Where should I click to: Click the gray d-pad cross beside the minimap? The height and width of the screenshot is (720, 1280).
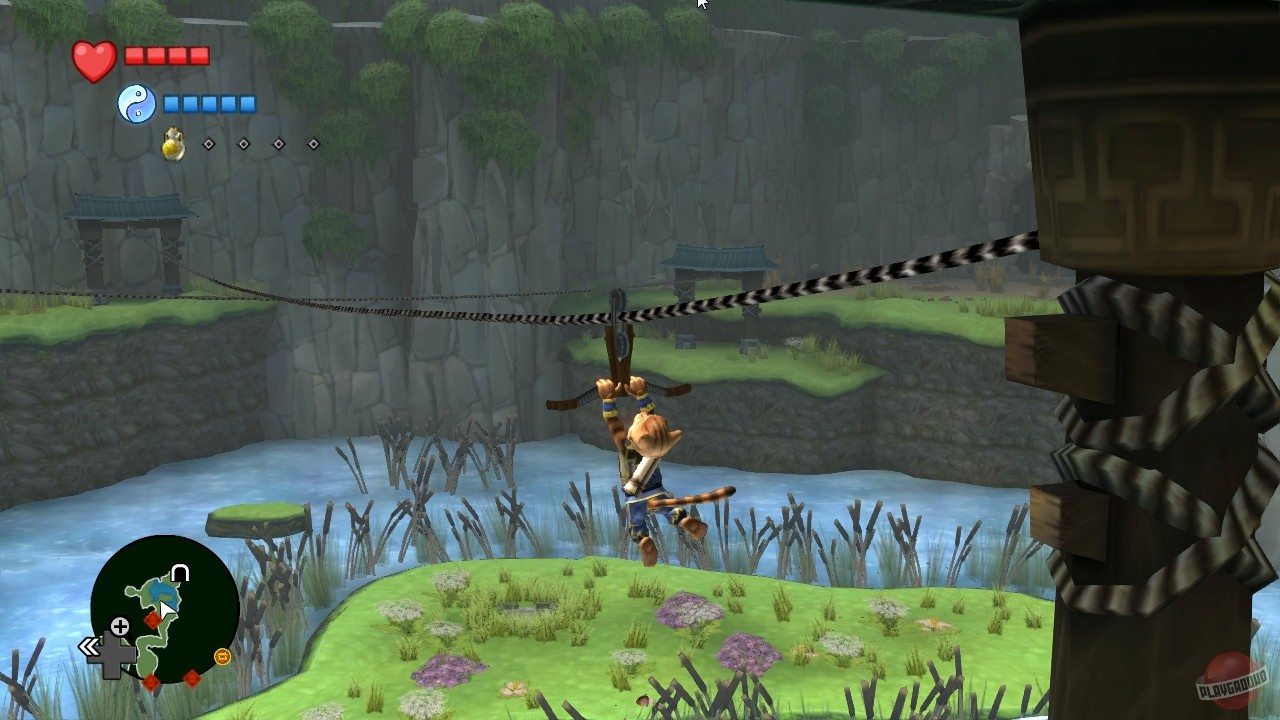(112, 652)
